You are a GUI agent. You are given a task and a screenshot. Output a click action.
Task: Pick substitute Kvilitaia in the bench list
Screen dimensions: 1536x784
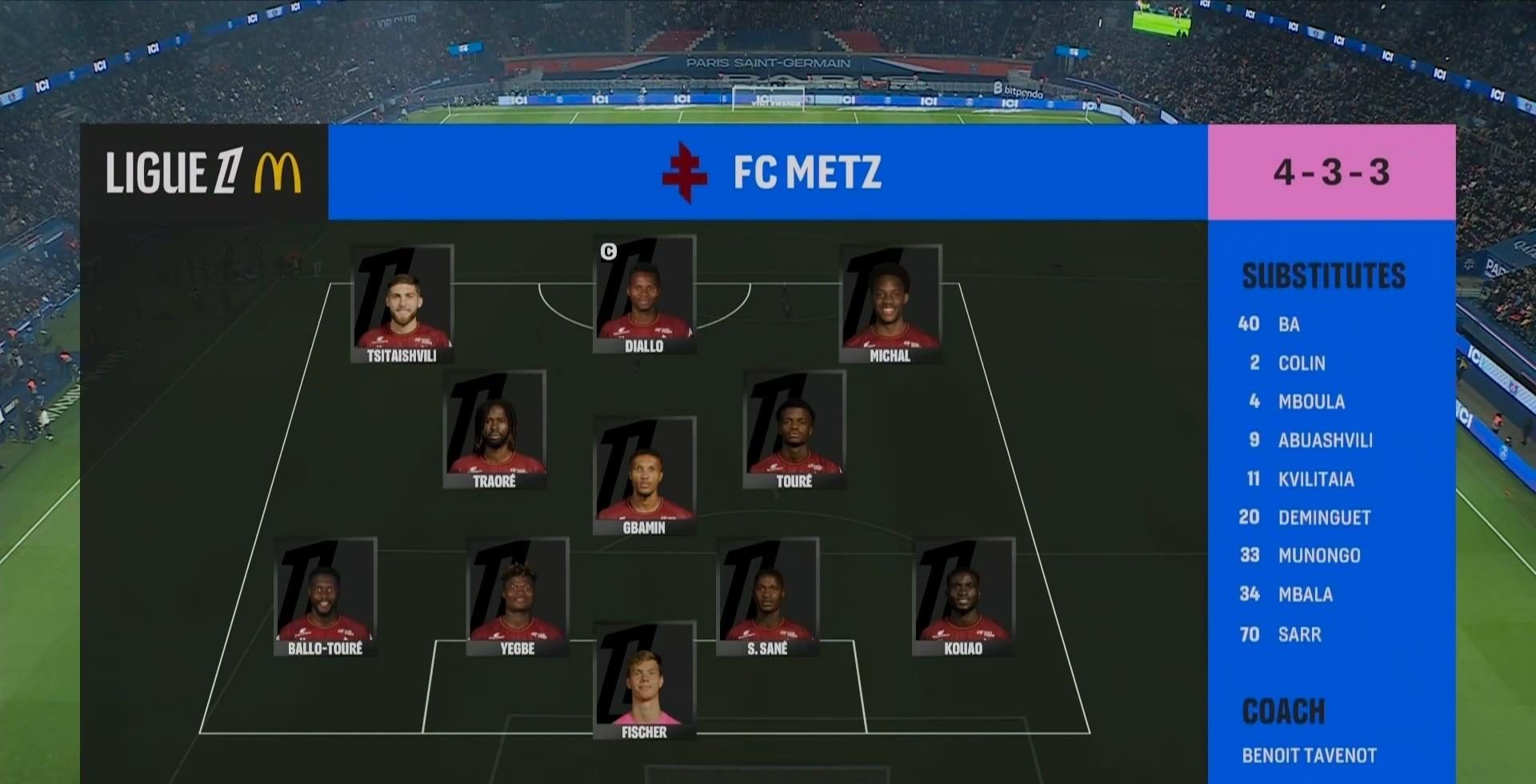click(1315, 479)
